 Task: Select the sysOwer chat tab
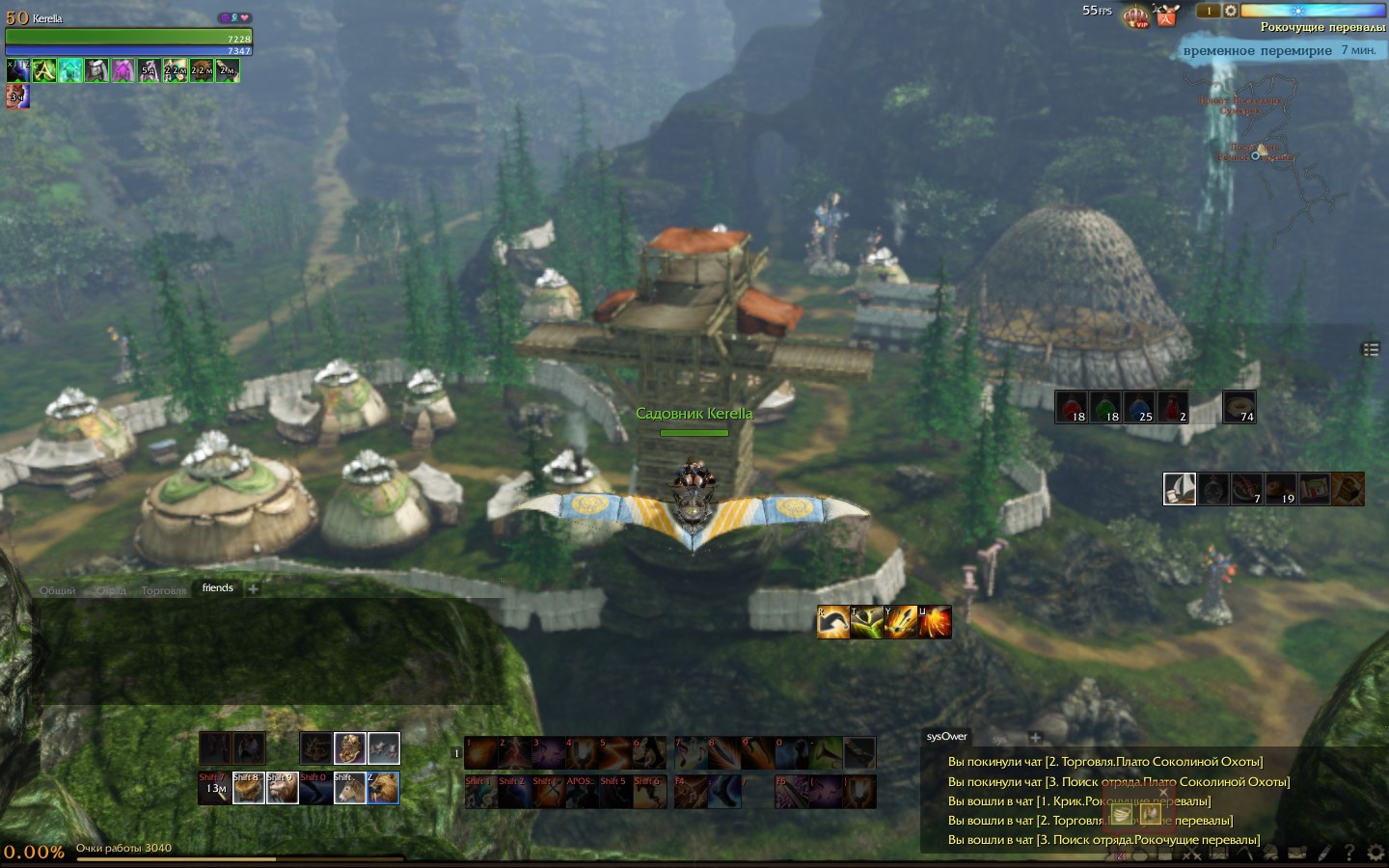[x=946, y=736]
